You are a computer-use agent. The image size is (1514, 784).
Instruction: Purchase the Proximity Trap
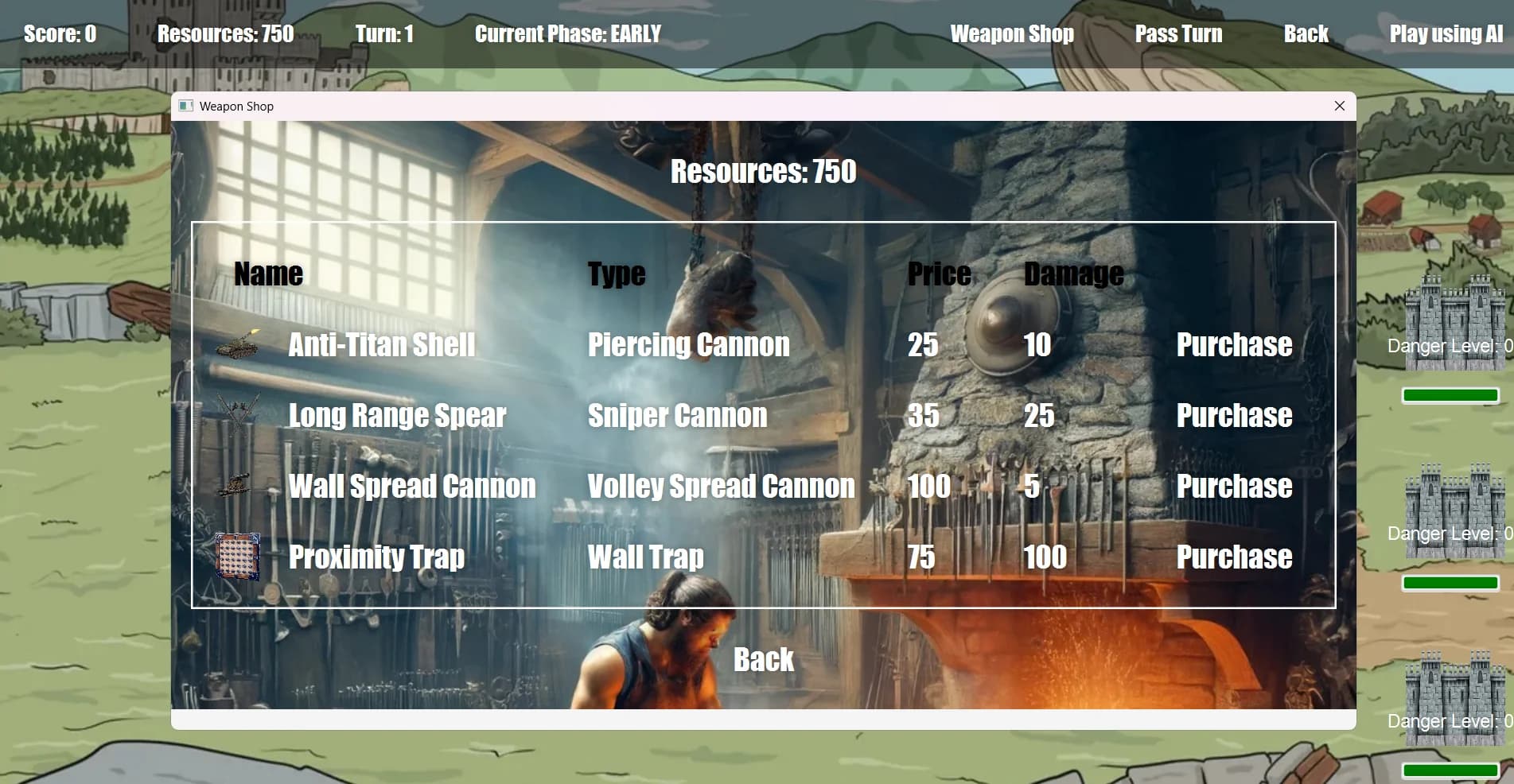(1234, 556)
